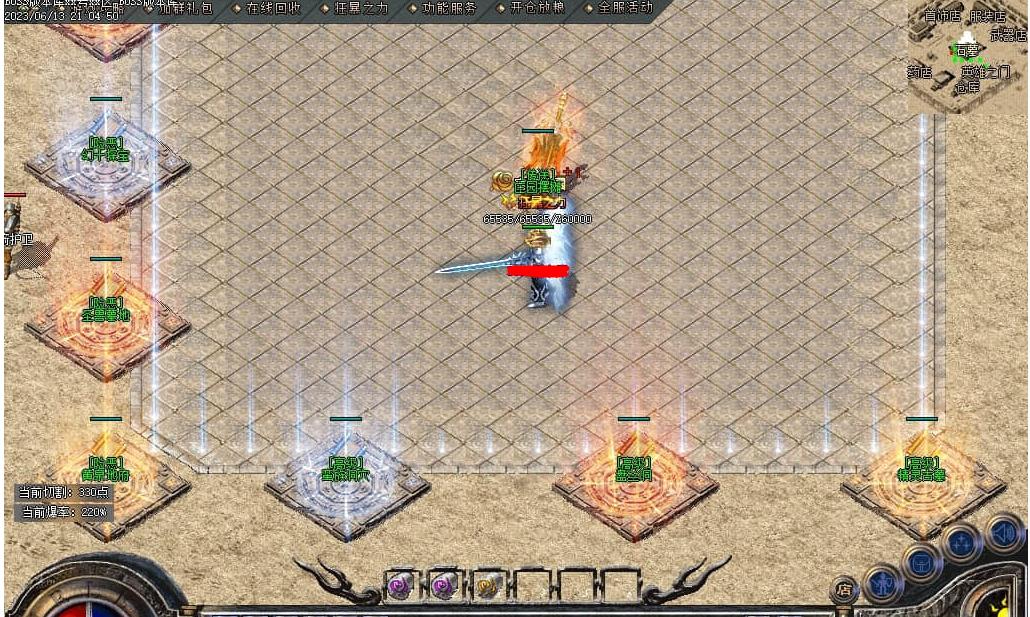Click the minimap of the town

966,55
